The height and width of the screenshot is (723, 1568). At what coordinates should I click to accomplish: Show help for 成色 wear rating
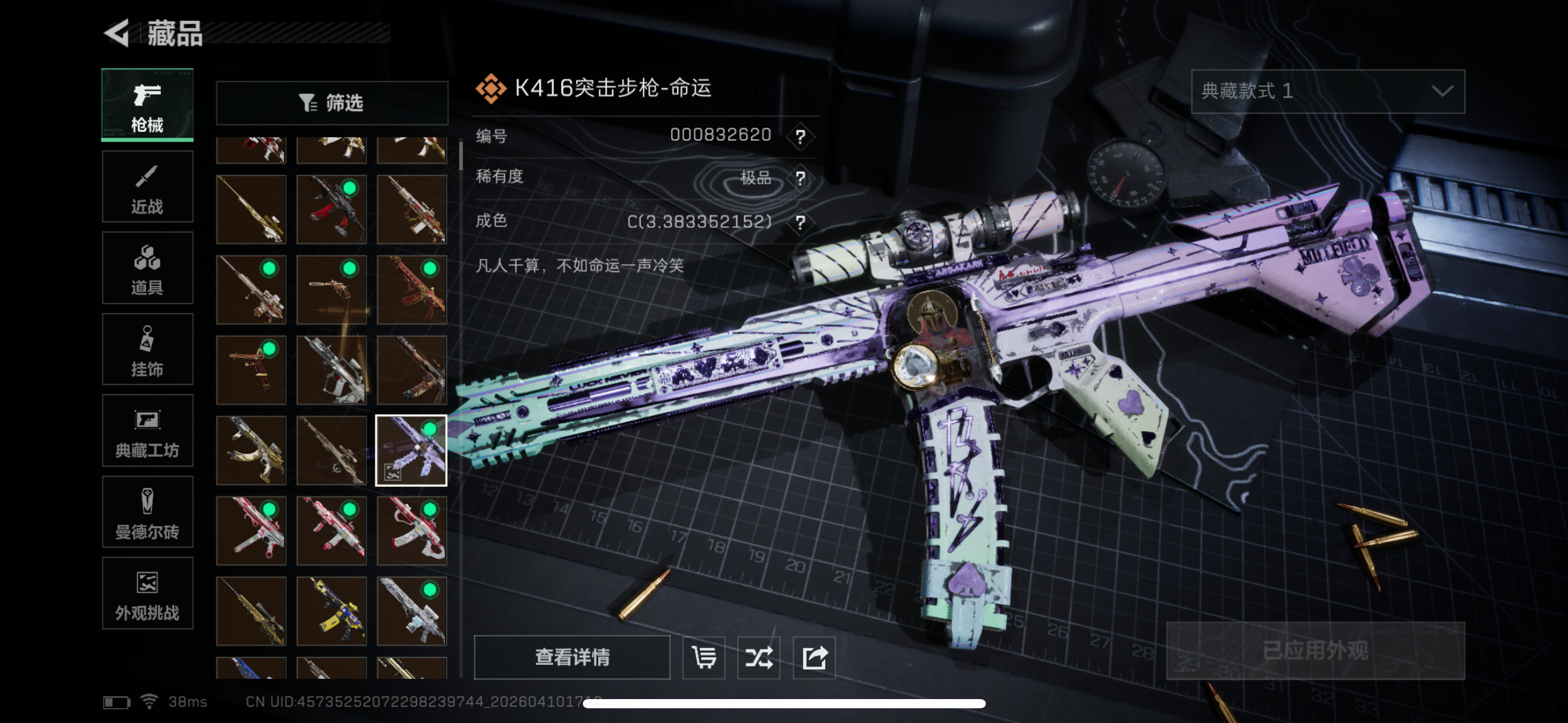click(x=800, y=222)
